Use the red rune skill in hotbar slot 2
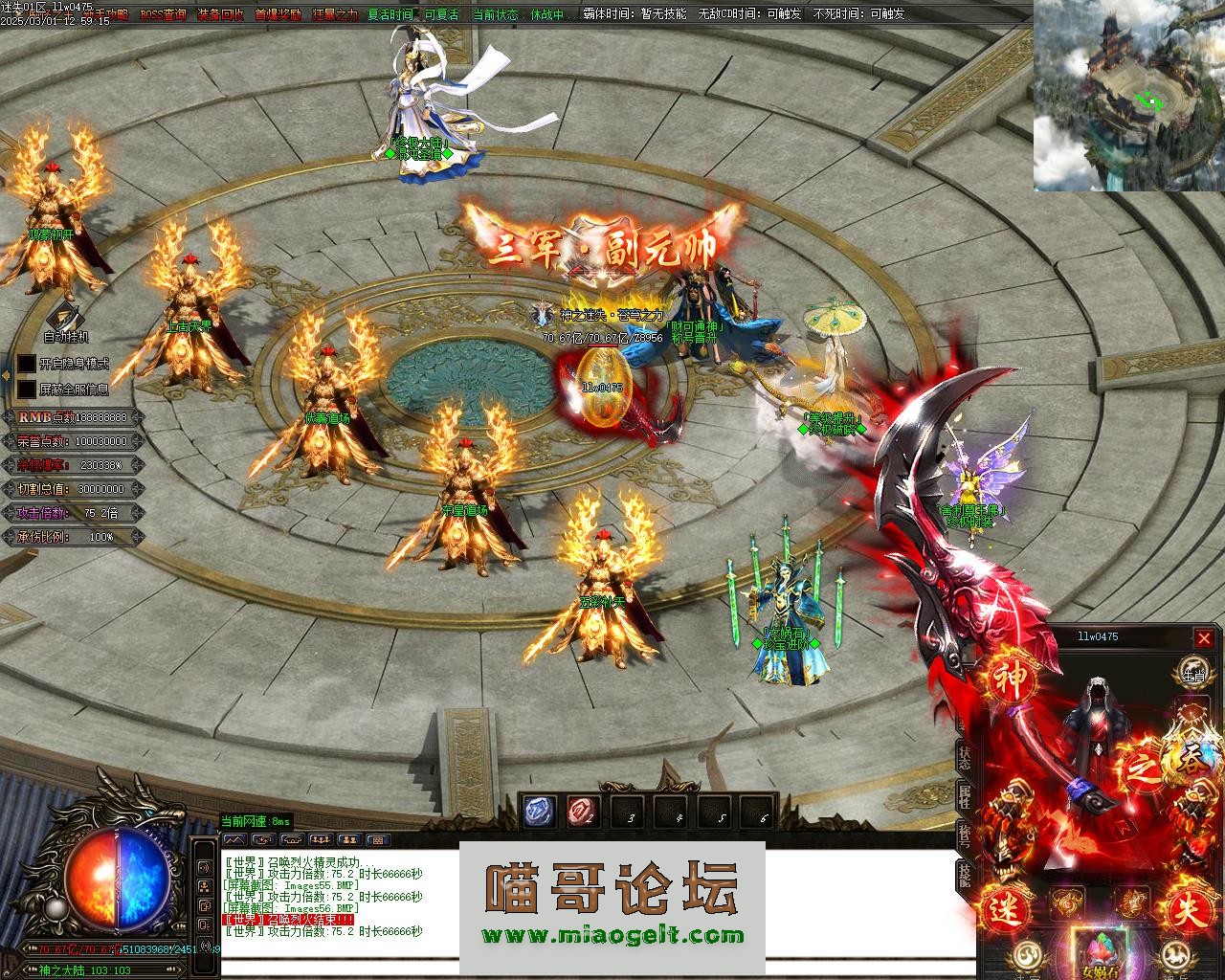This screenshot has width=1225, height=980. click(582, 812)
